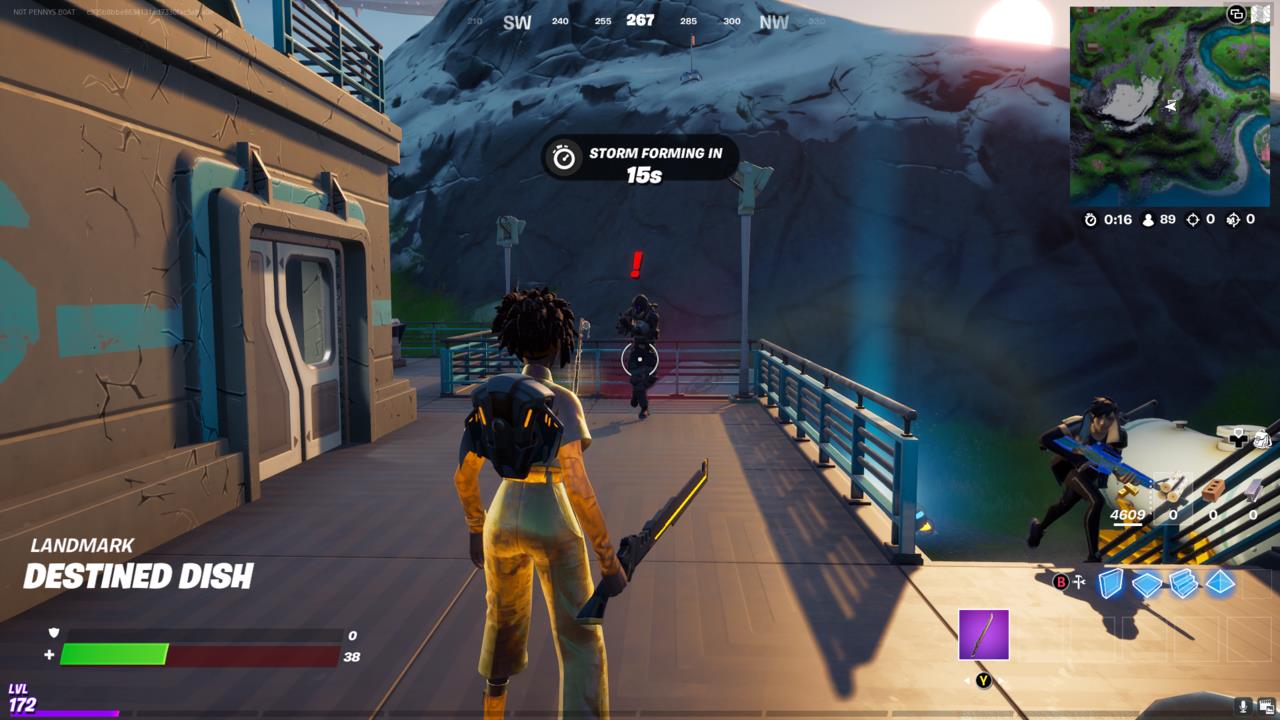Click the backpack icon above the materials row
The width and height of the screenshot is (1280, 720).
pos(1263,437)
